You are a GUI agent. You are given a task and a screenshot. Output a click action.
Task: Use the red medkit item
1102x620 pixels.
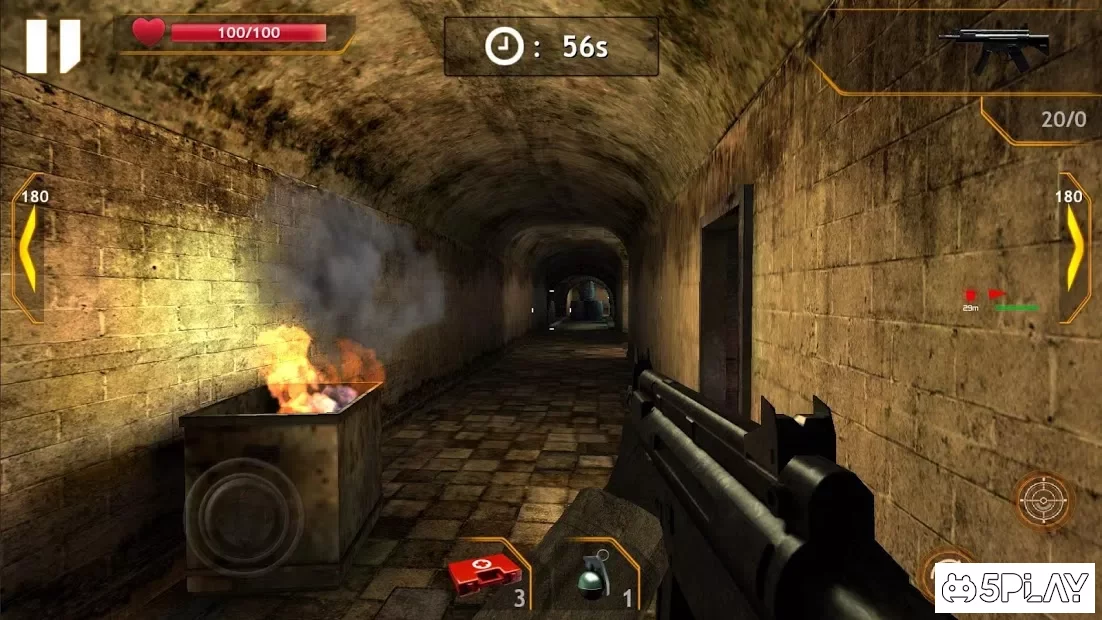[x=485, y=575]
